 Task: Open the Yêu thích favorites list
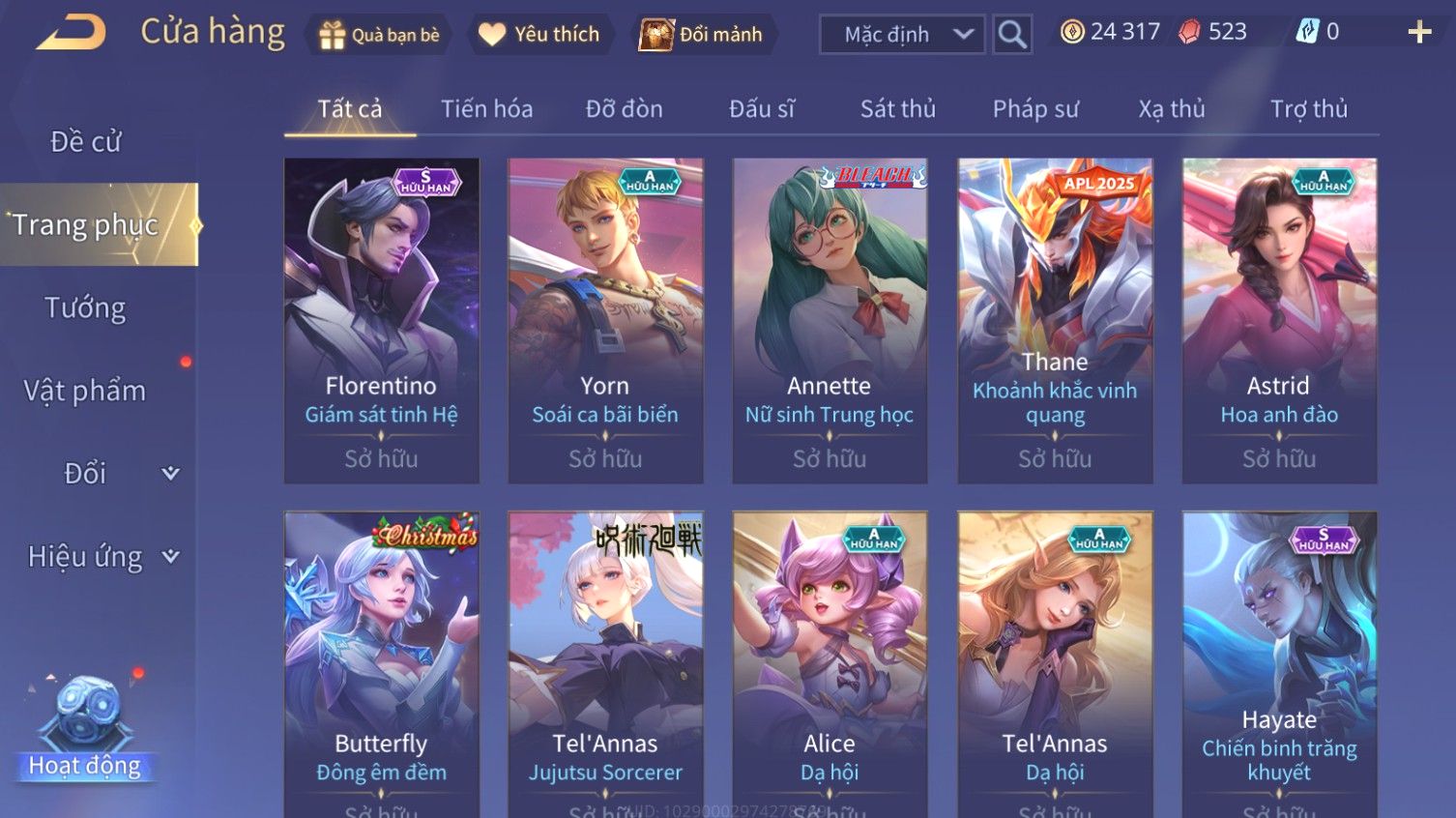click(x=539, y=35)
